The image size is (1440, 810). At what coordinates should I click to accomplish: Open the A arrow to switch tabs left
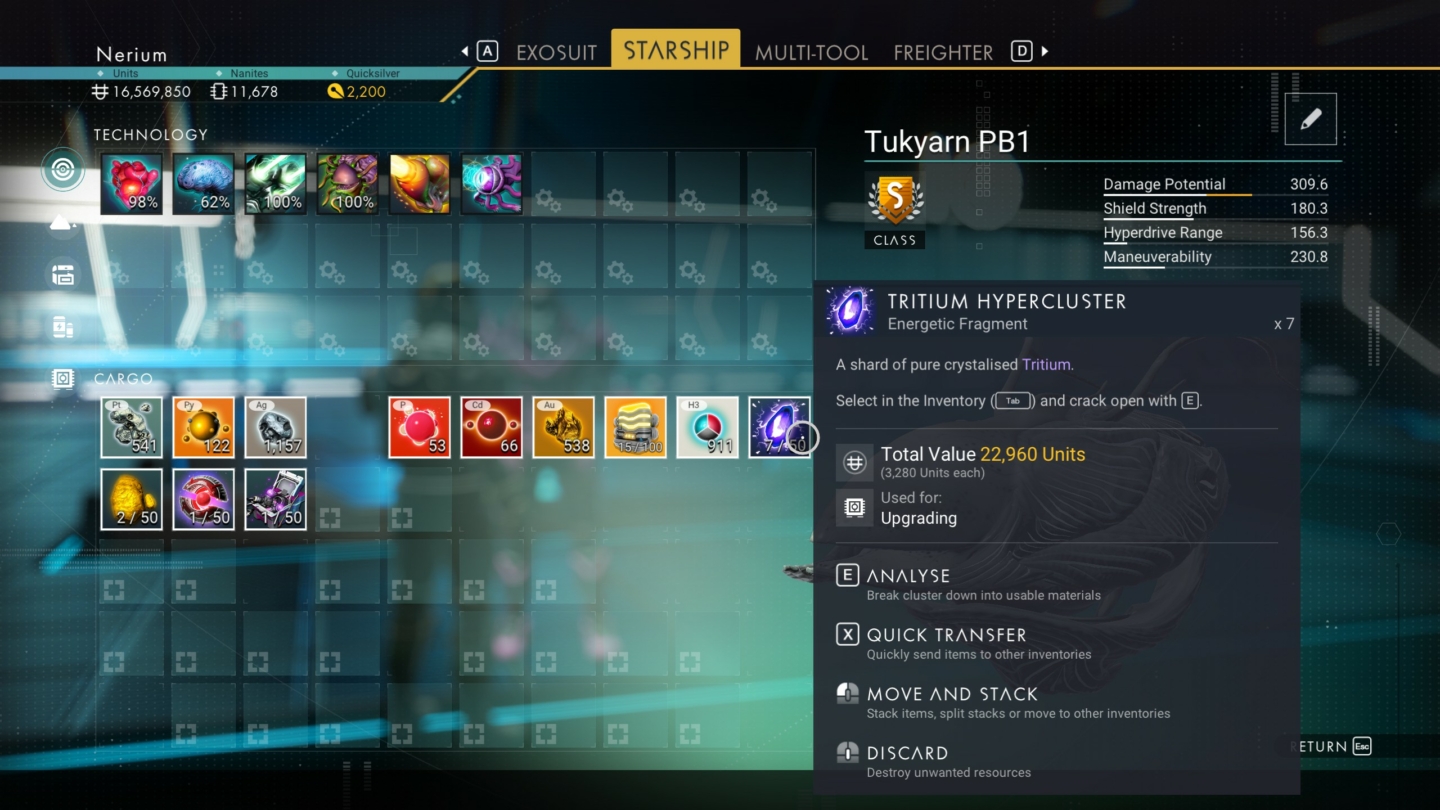tap(487, 50)
